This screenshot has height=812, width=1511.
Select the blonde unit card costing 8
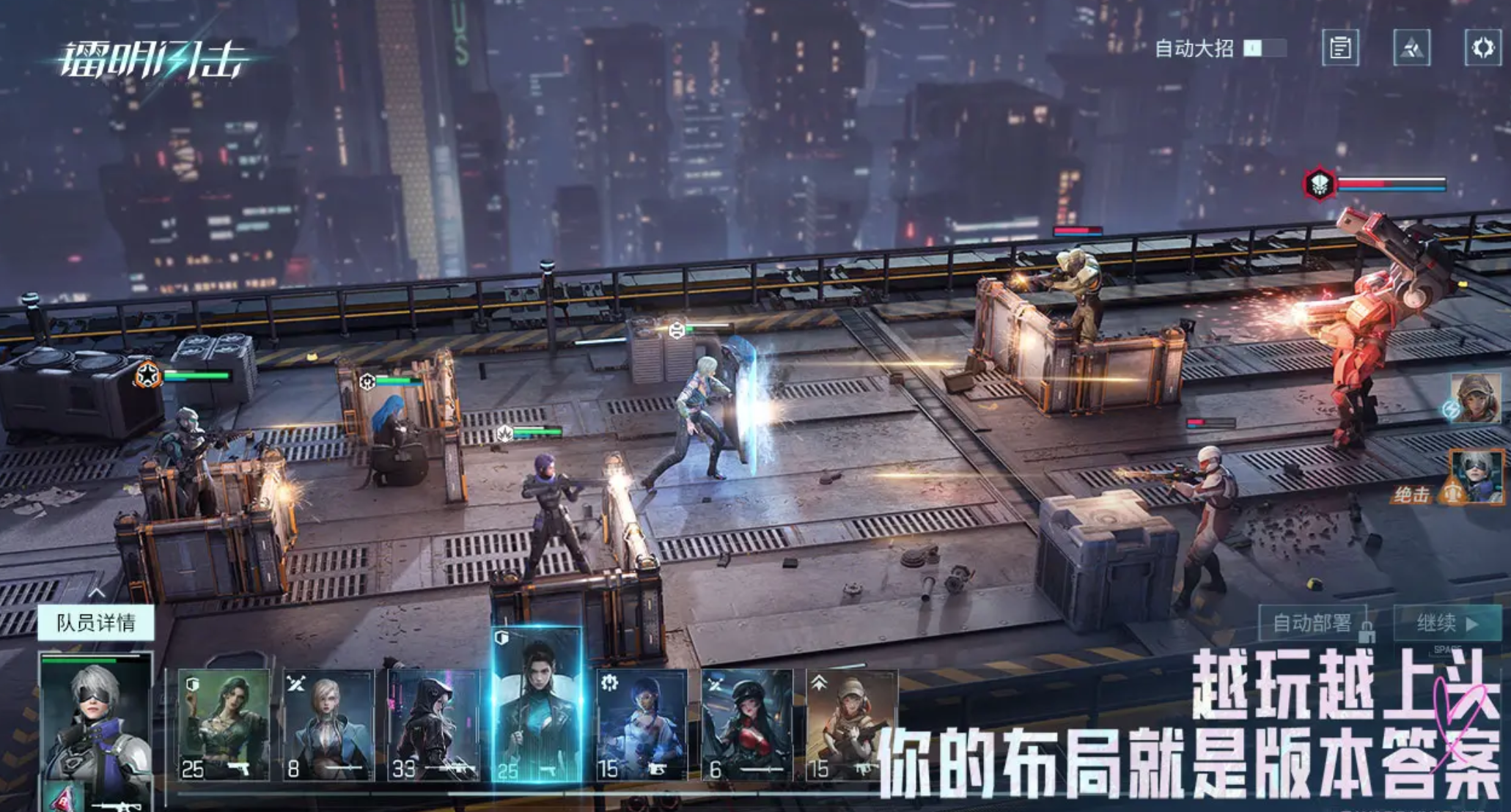click(x=328, y=724)
